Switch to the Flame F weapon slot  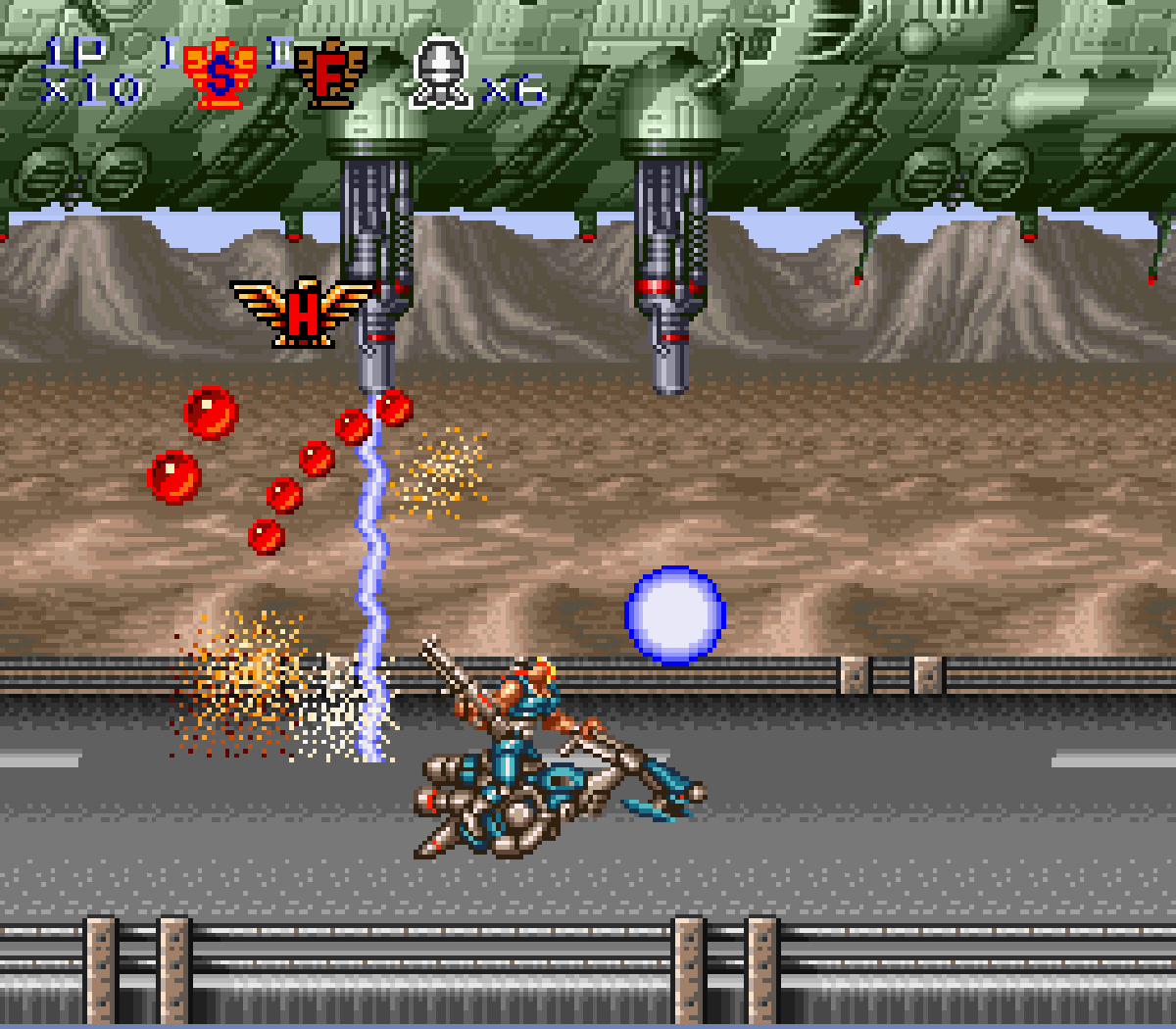pos(330,74)
